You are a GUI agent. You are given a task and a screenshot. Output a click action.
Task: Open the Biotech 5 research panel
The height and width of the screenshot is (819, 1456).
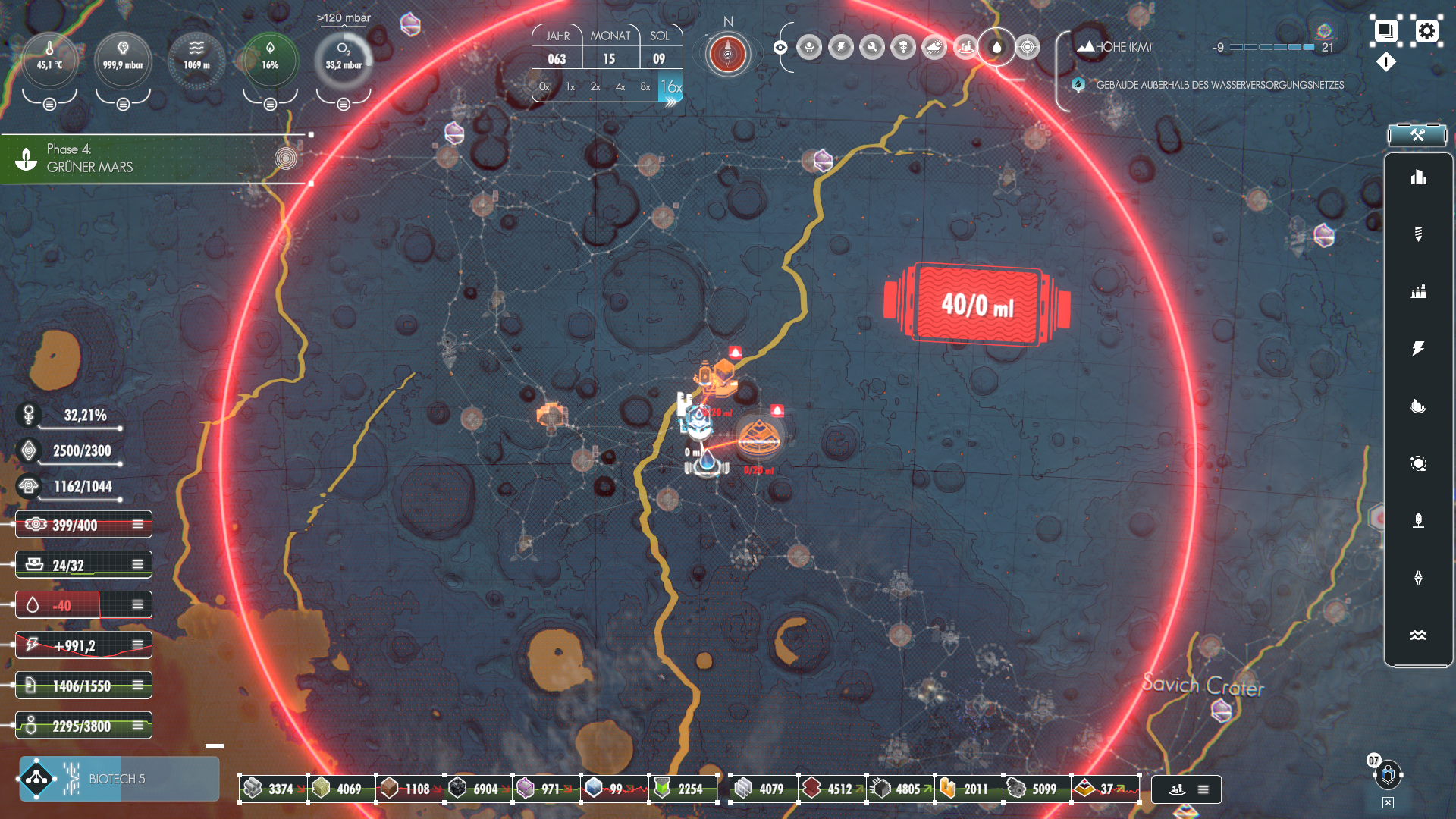coord(119,779)
